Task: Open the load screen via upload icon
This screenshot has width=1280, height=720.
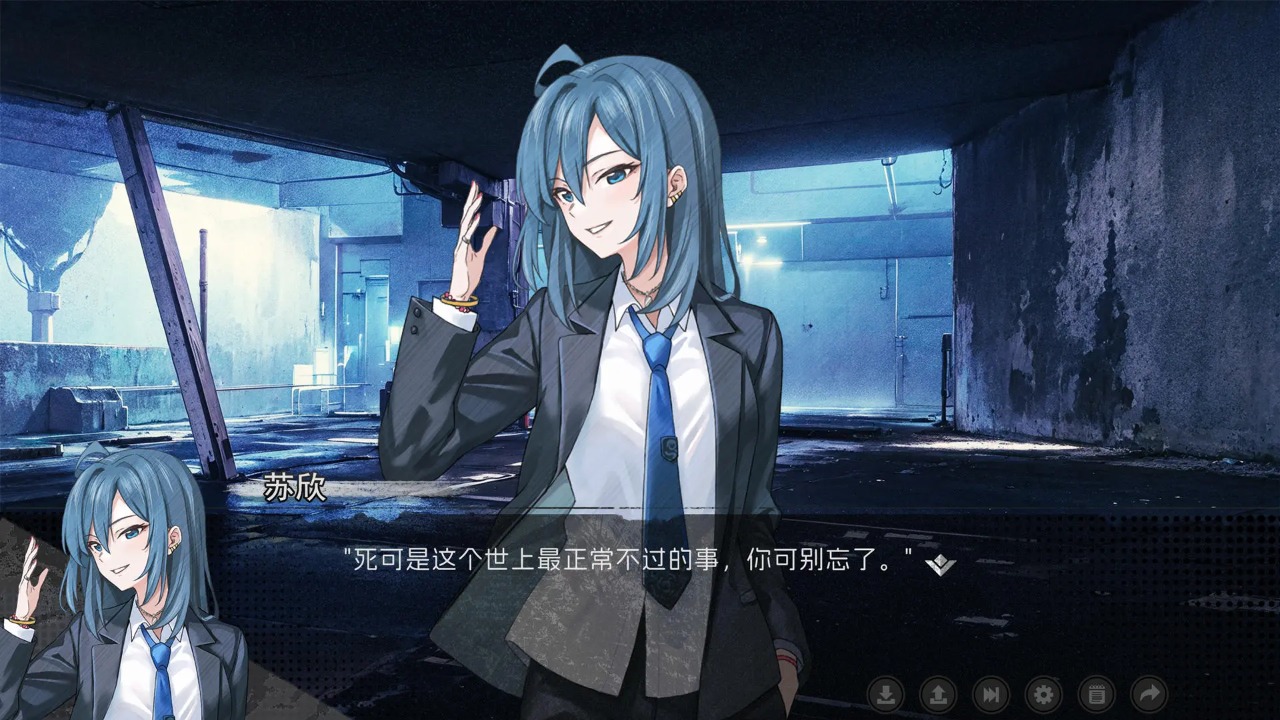Action: point(939,696)
